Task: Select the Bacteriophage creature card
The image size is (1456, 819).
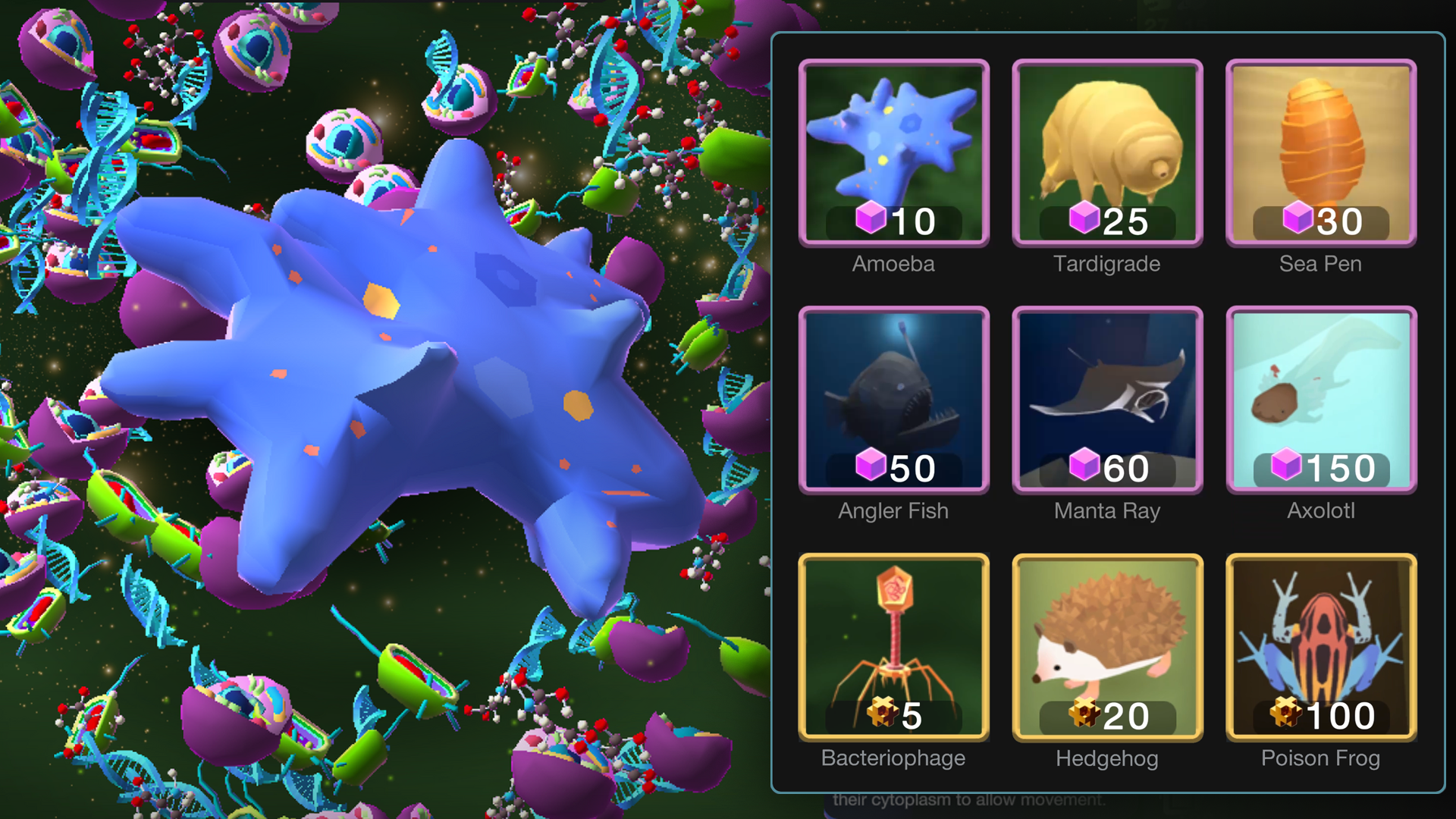Action: (893, 645)
